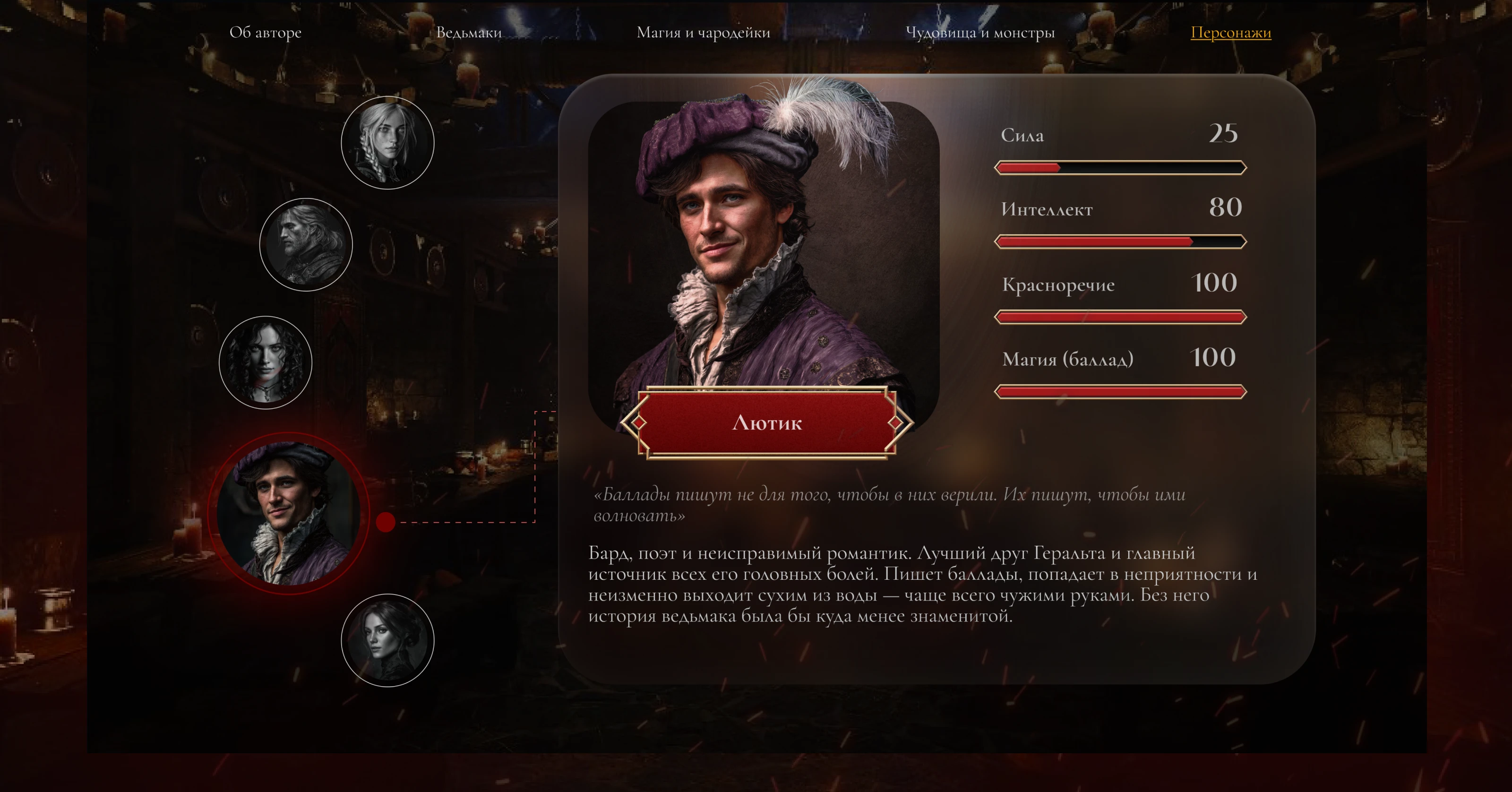The height and width of the screenshot is (792, 1512).
Task: Open the Персонажи page
Action: tap(1231, 34)
